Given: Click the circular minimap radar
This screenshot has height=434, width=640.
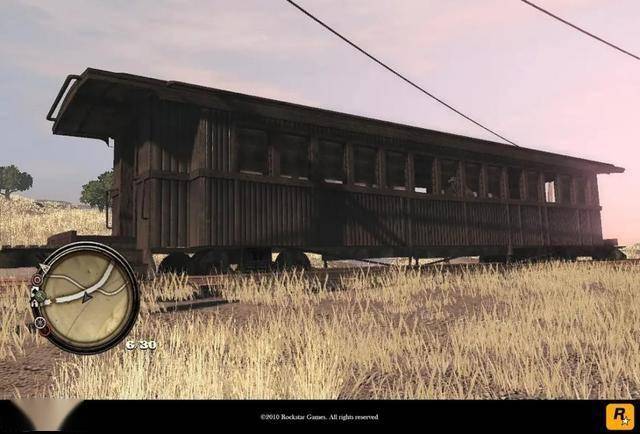Looking at the screenshot, I should [x=86, y=297].
